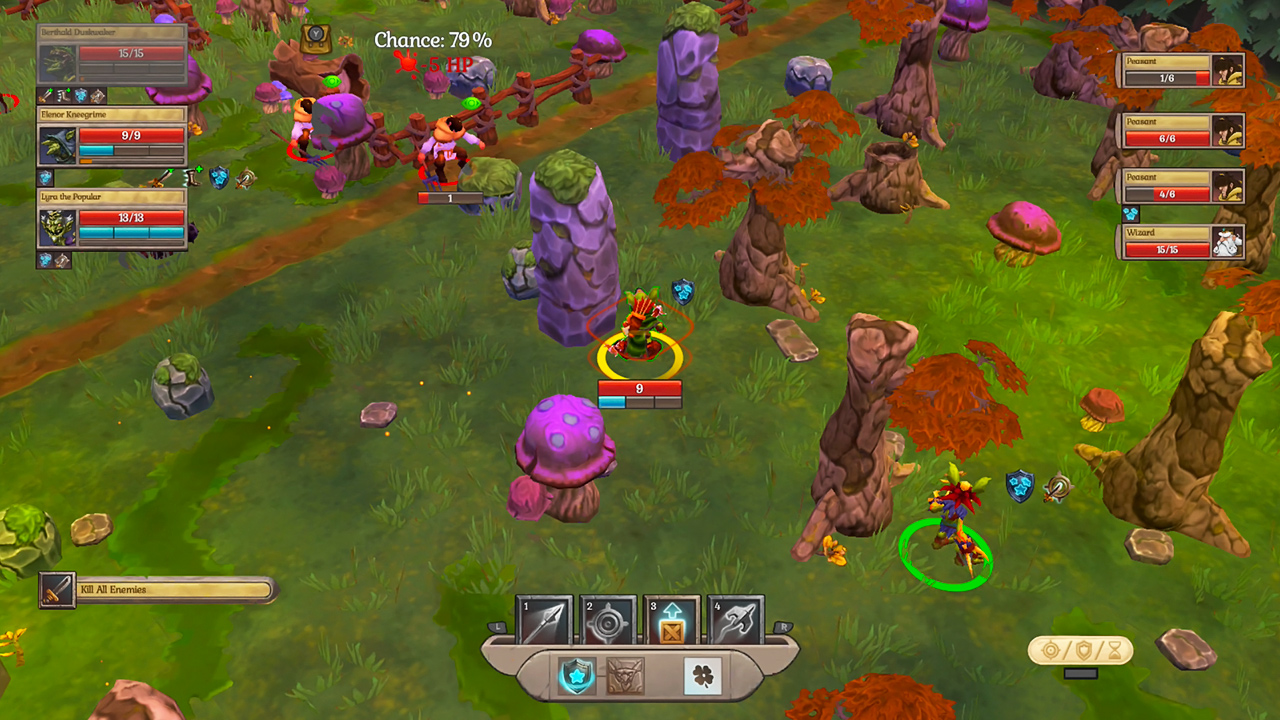Use the glowing crate upgrade ability in slot 3
Image resolution: width=1280 pixels, height=720 pixels.
[673, 621]
